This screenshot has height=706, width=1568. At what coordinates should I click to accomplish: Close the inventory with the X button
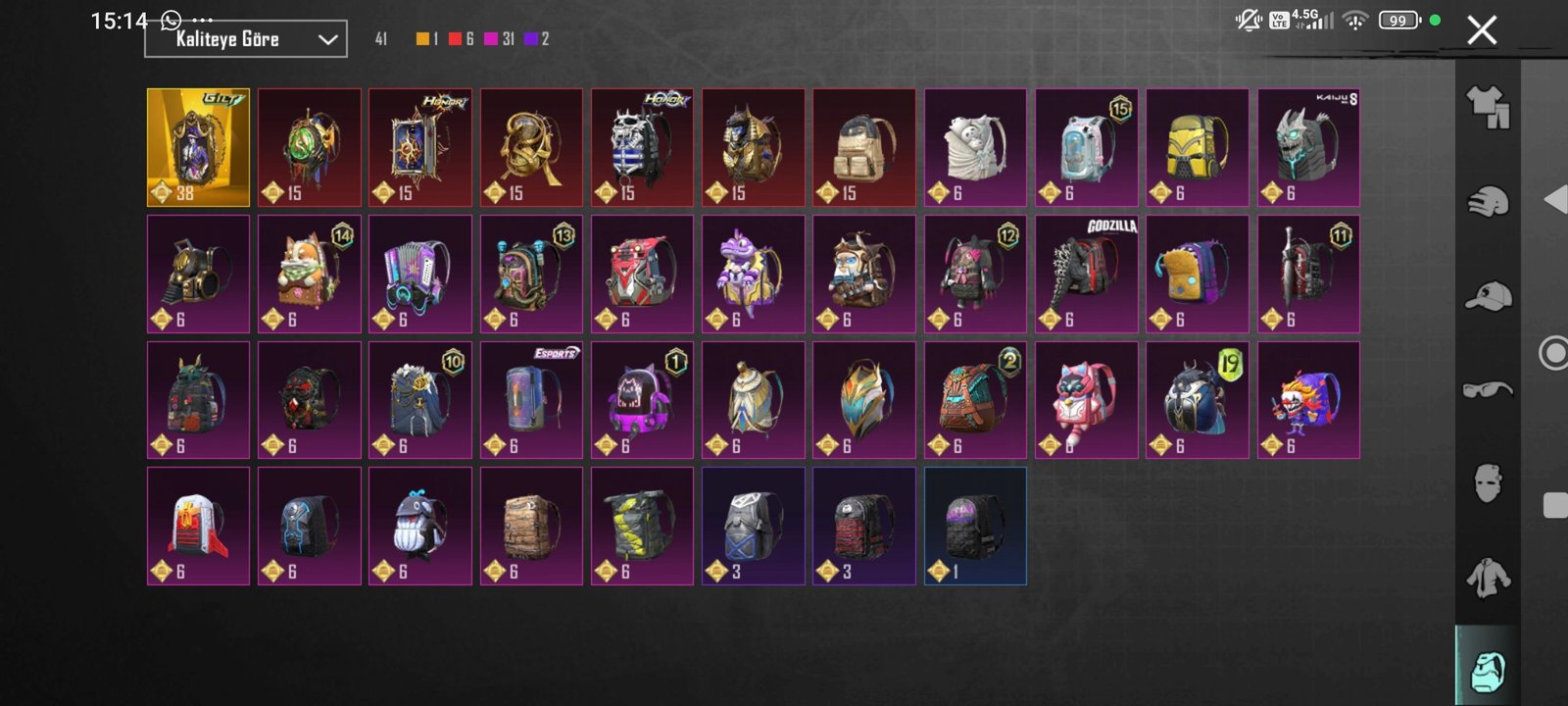coord(1482,30)
